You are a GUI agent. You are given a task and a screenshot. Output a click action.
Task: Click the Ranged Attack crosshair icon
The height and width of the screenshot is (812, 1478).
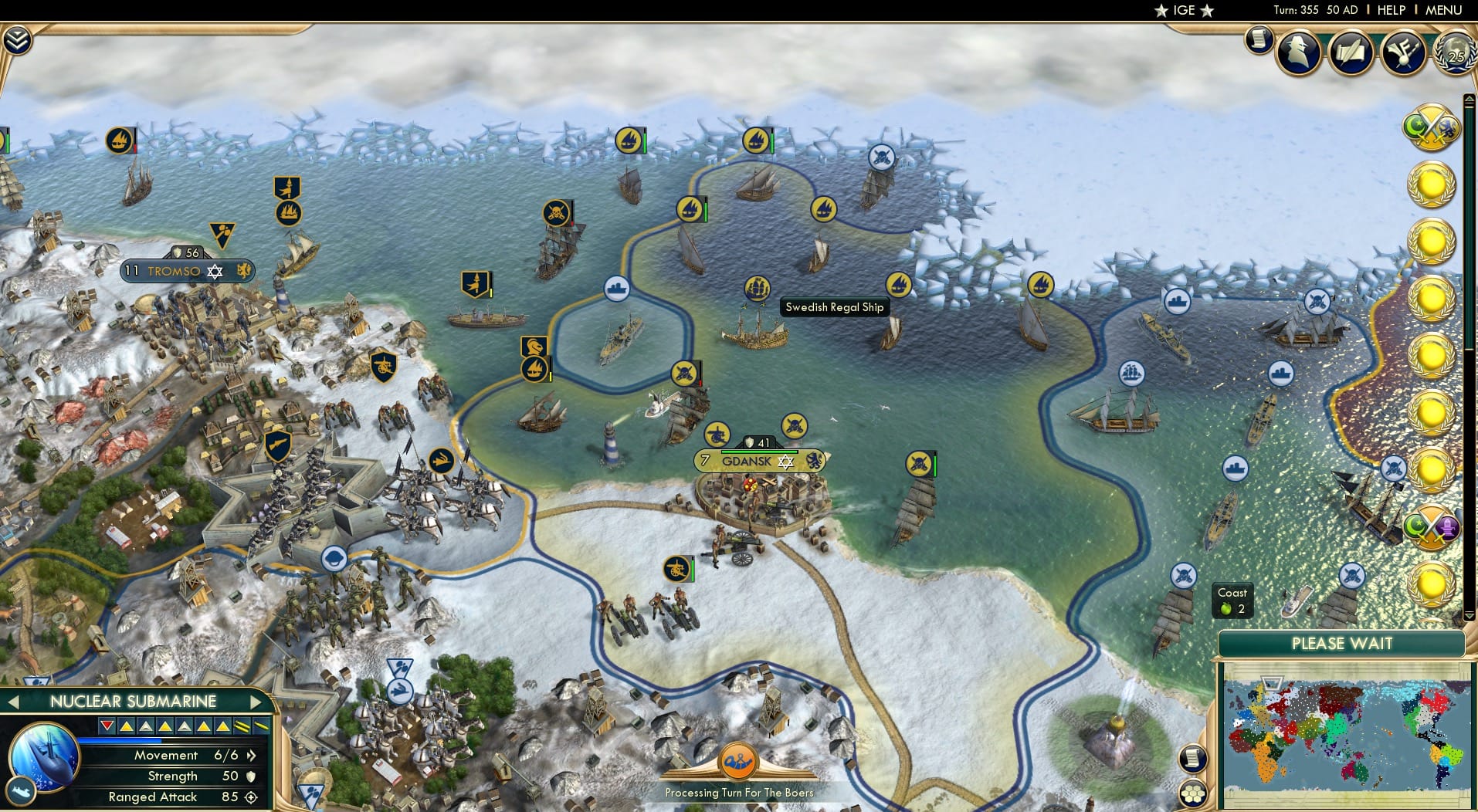(249, 797)
